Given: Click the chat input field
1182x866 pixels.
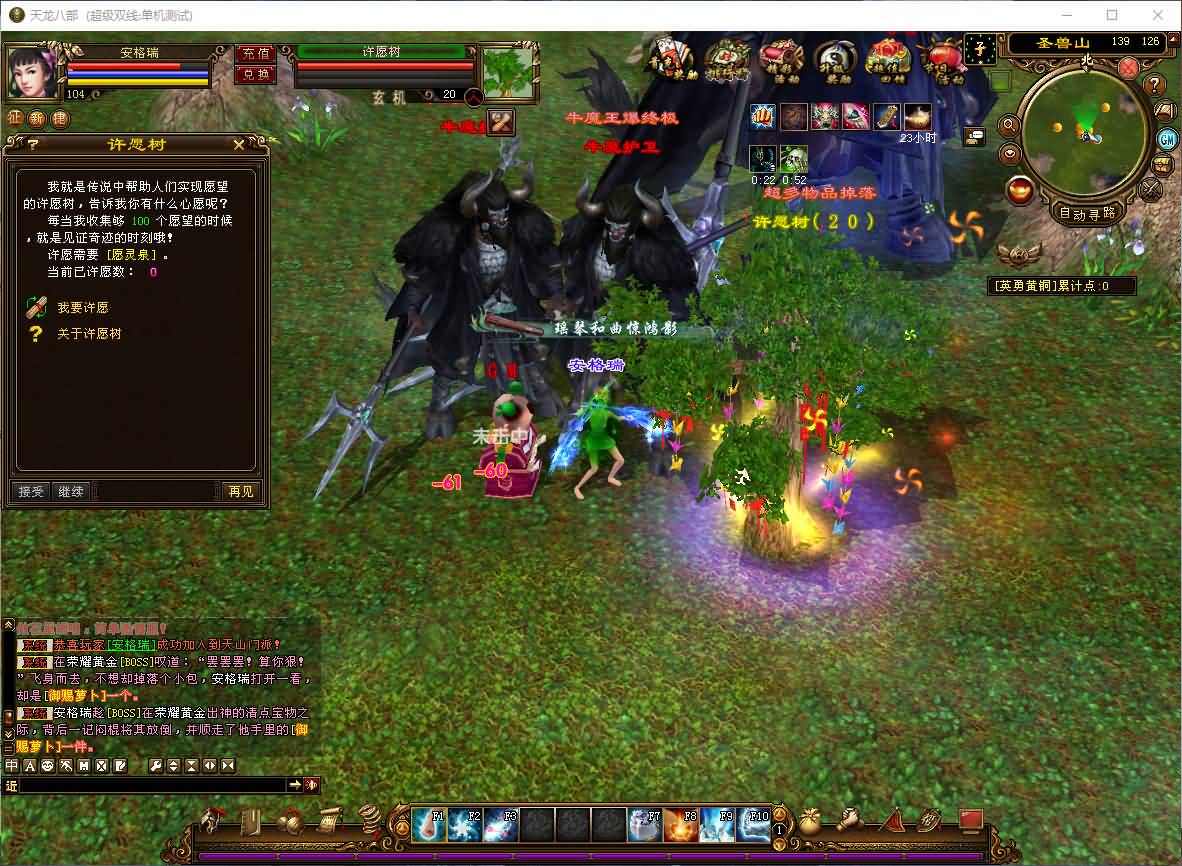Looking at the screenshot, I should pyautogui.click(x=152, y=786).
